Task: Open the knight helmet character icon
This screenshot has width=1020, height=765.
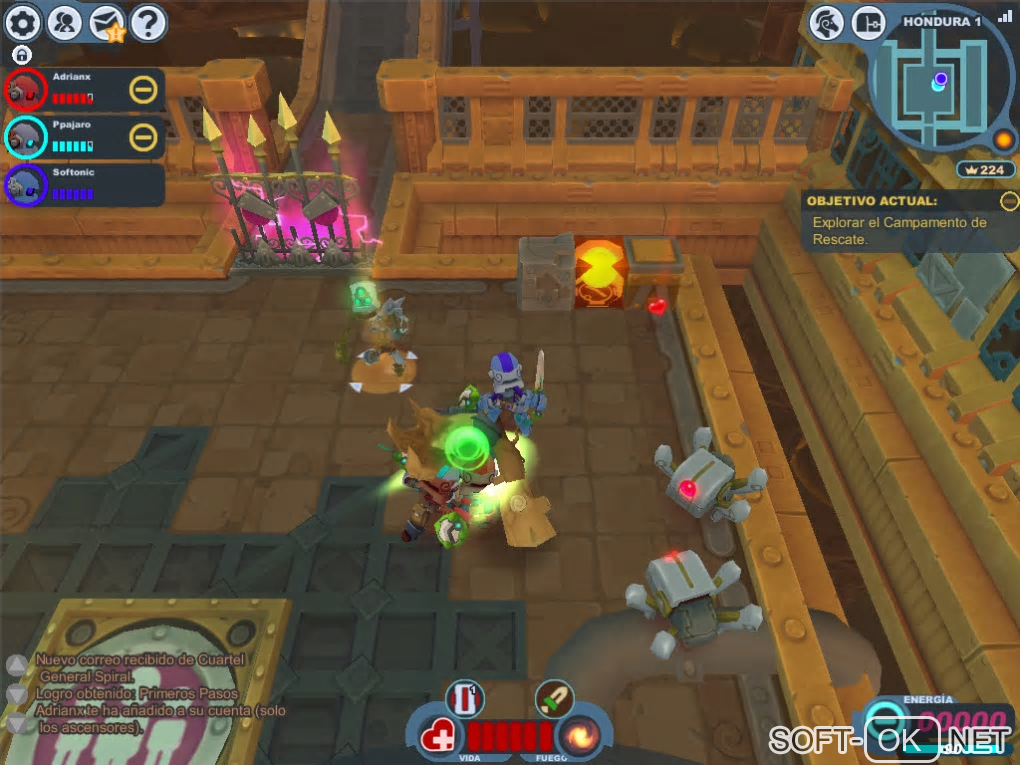Action: [827, 22]
